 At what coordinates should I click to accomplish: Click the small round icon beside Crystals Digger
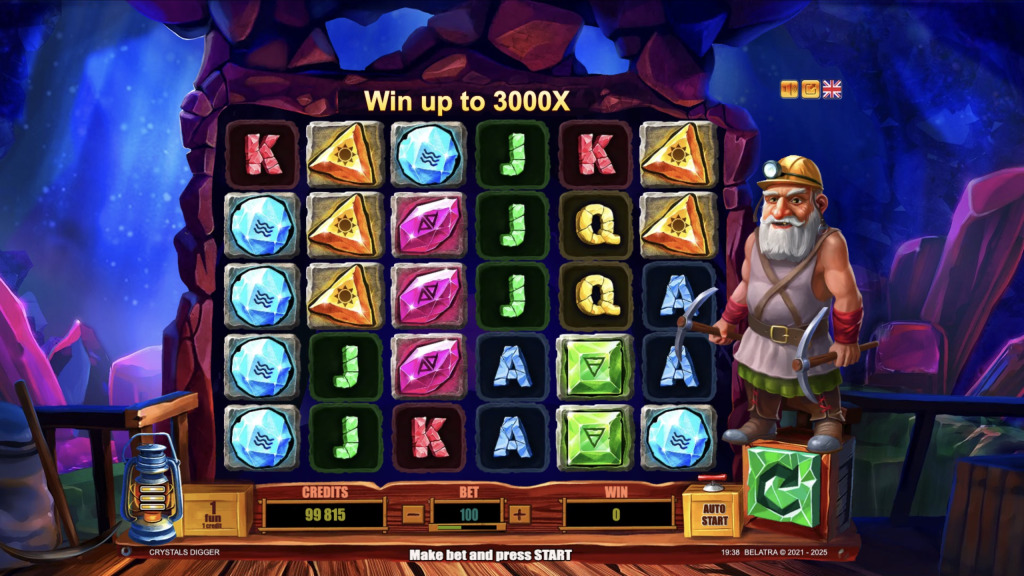pos(125,551)
